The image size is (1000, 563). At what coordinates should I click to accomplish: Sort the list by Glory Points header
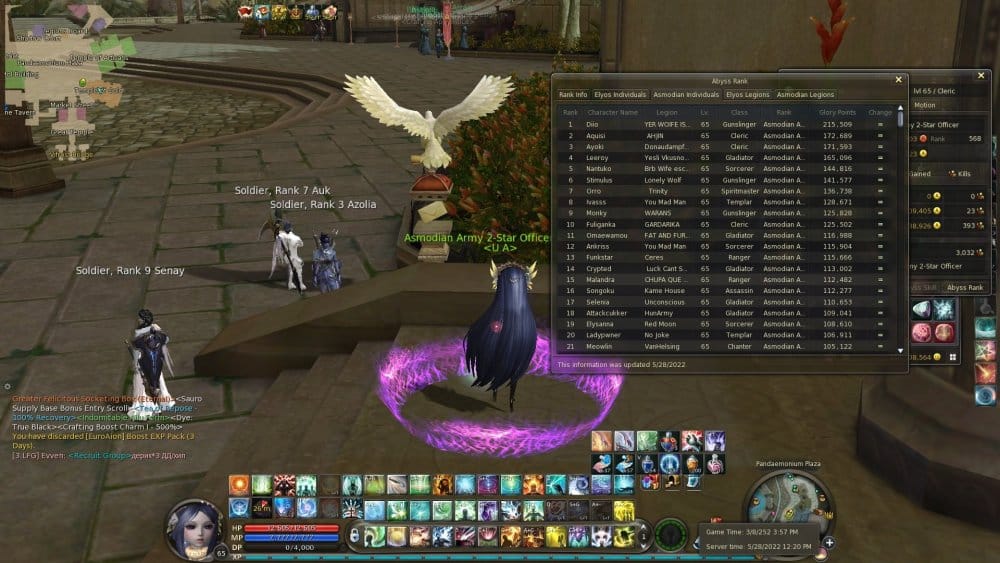[x=838, y=112]
